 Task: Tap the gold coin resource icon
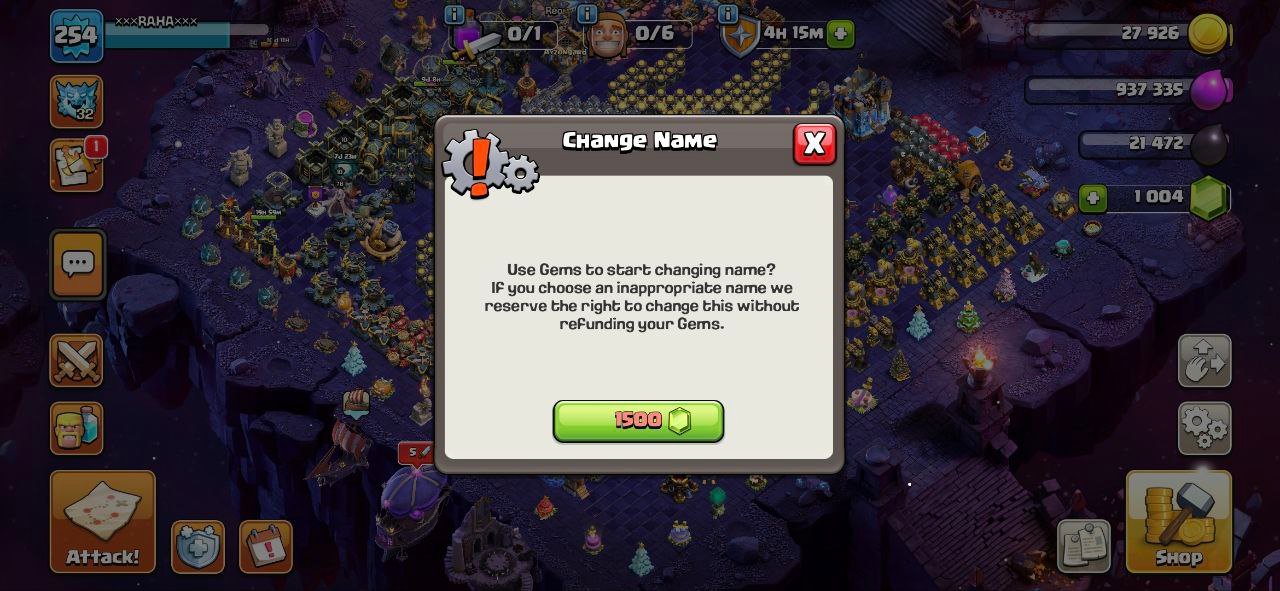pyautogui.click(x=1209, y=33)
